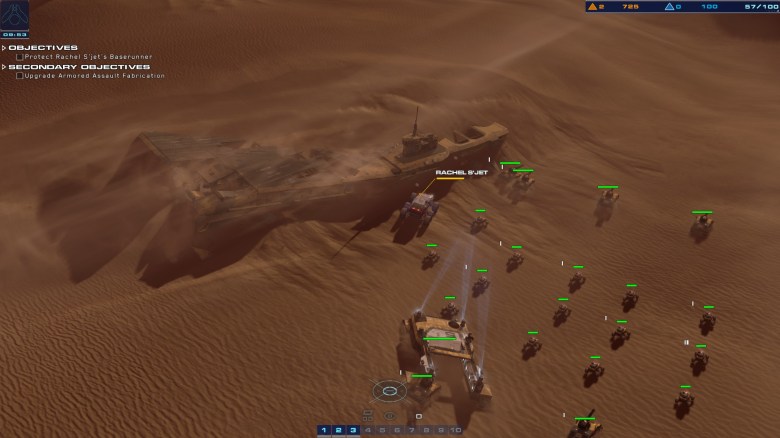This screenshot has width=780, height=438.
Task: Click the circular target icon above group bar
Action: (x=390, y=391)
